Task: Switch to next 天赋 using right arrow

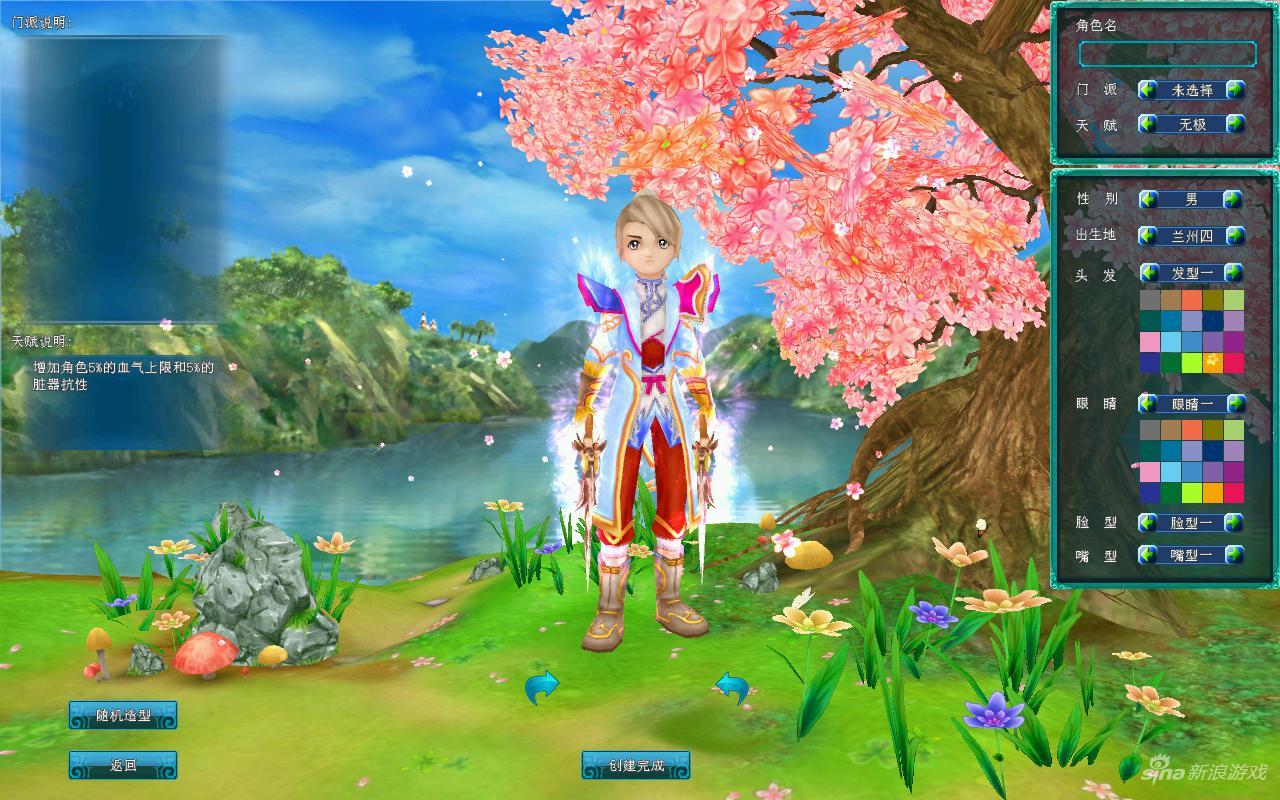Action: click(x=1236, y=125)
